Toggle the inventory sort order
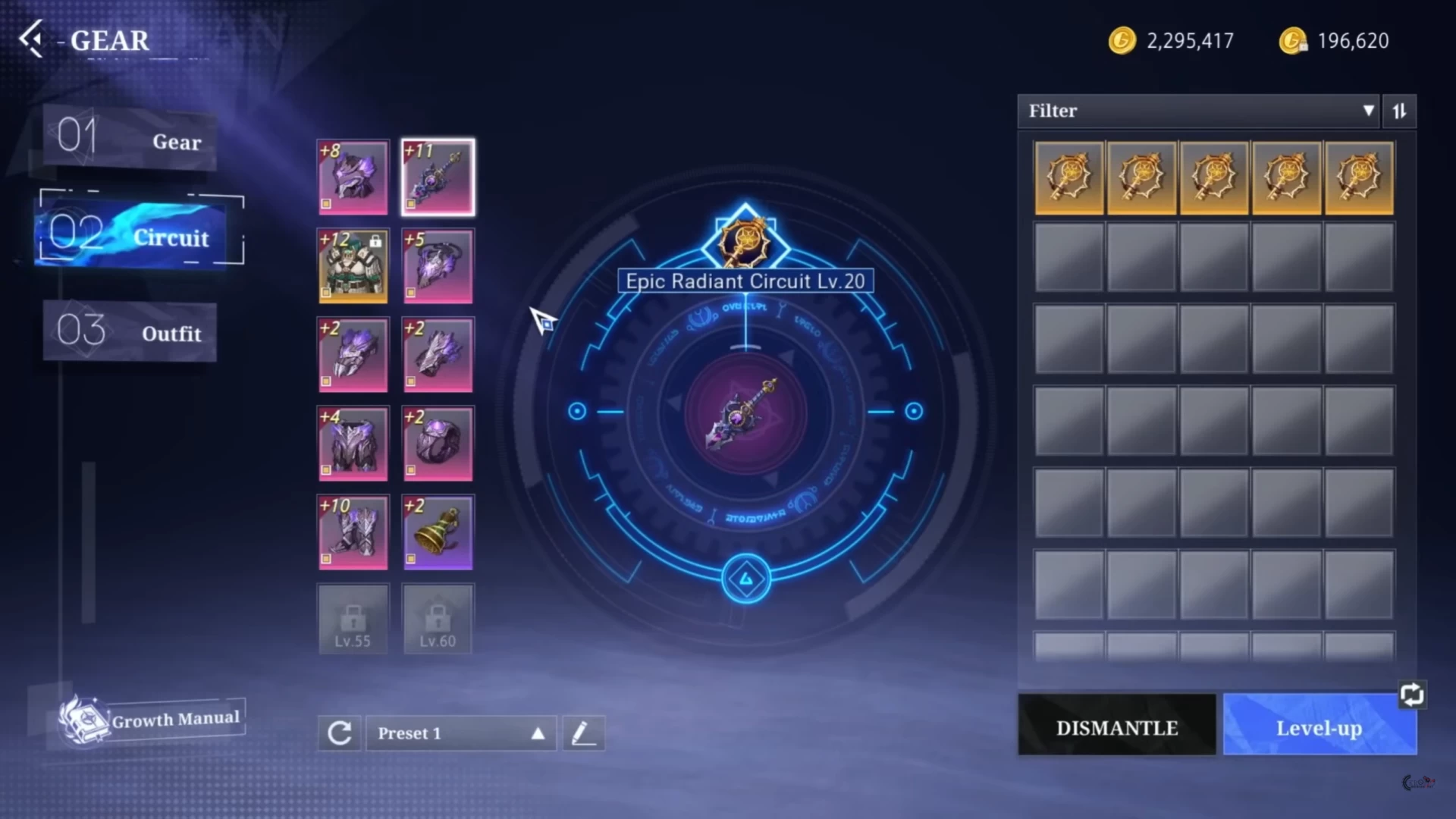The height and width of the screenshot is (819, 1456). 1399,111
